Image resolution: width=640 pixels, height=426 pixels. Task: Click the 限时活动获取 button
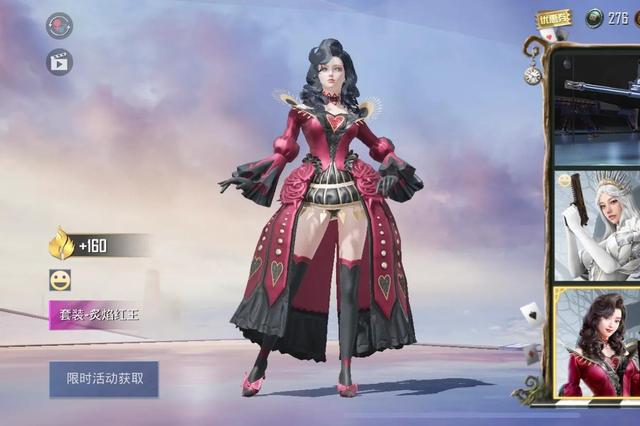coord(104,379)
